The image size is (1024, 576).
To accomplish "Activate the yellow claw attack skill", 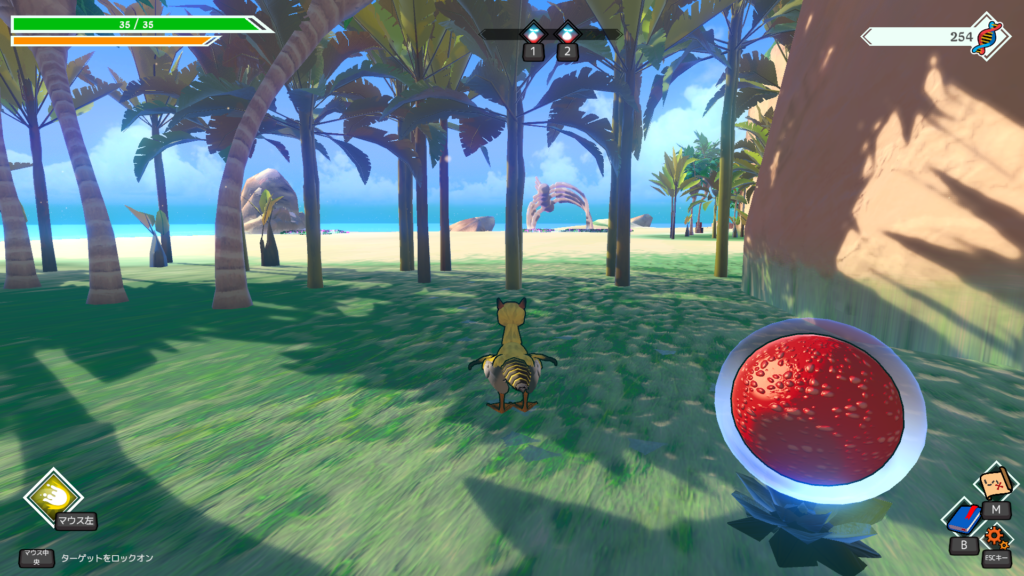I will click(53, 497).
